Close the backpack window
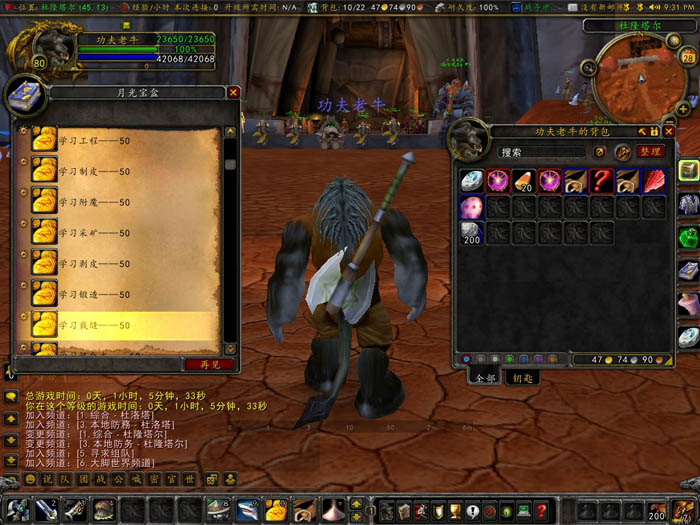 668,131
